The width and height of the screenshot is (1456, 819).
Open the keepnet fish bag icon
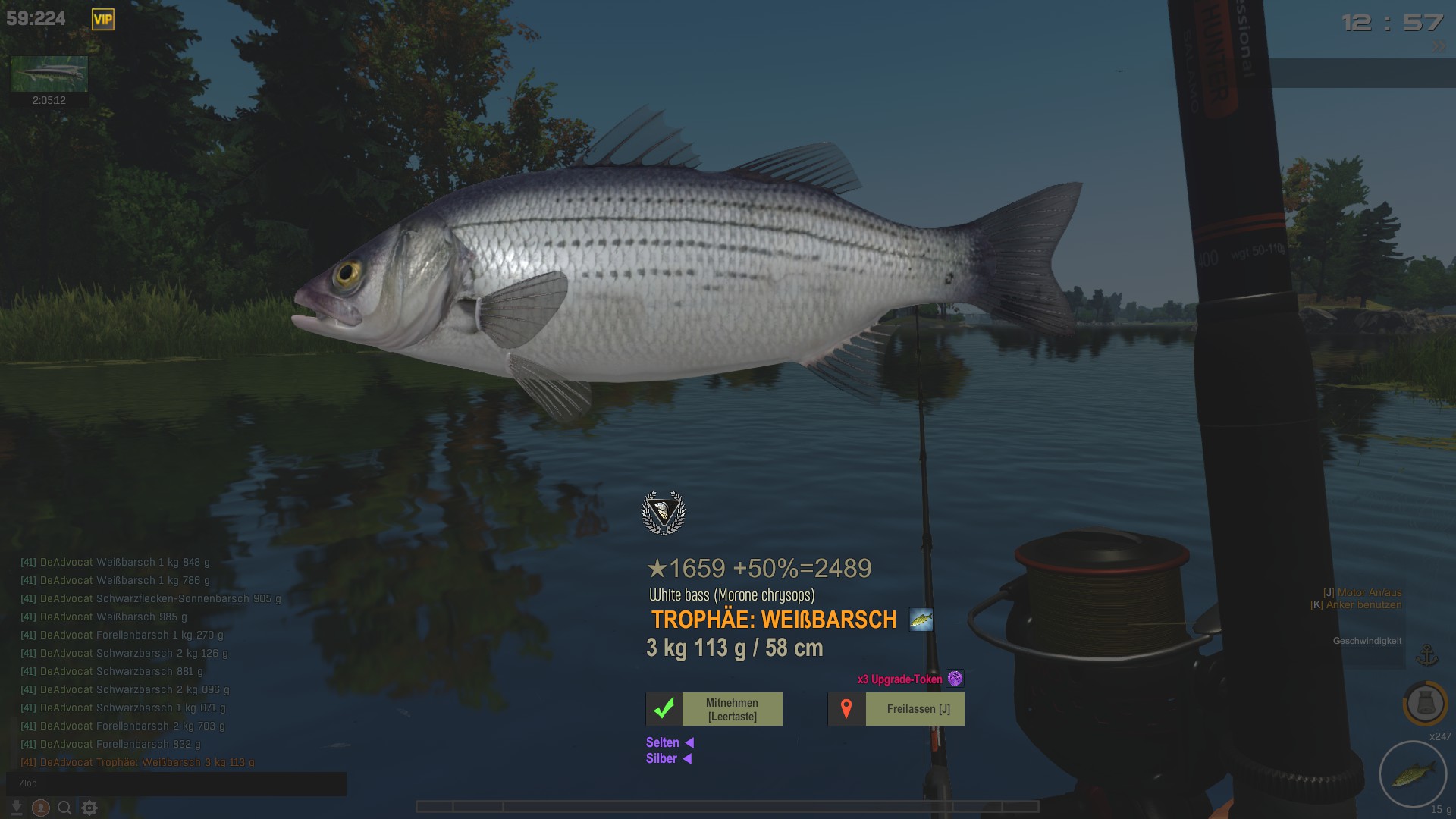click(x=1425, y=703)
